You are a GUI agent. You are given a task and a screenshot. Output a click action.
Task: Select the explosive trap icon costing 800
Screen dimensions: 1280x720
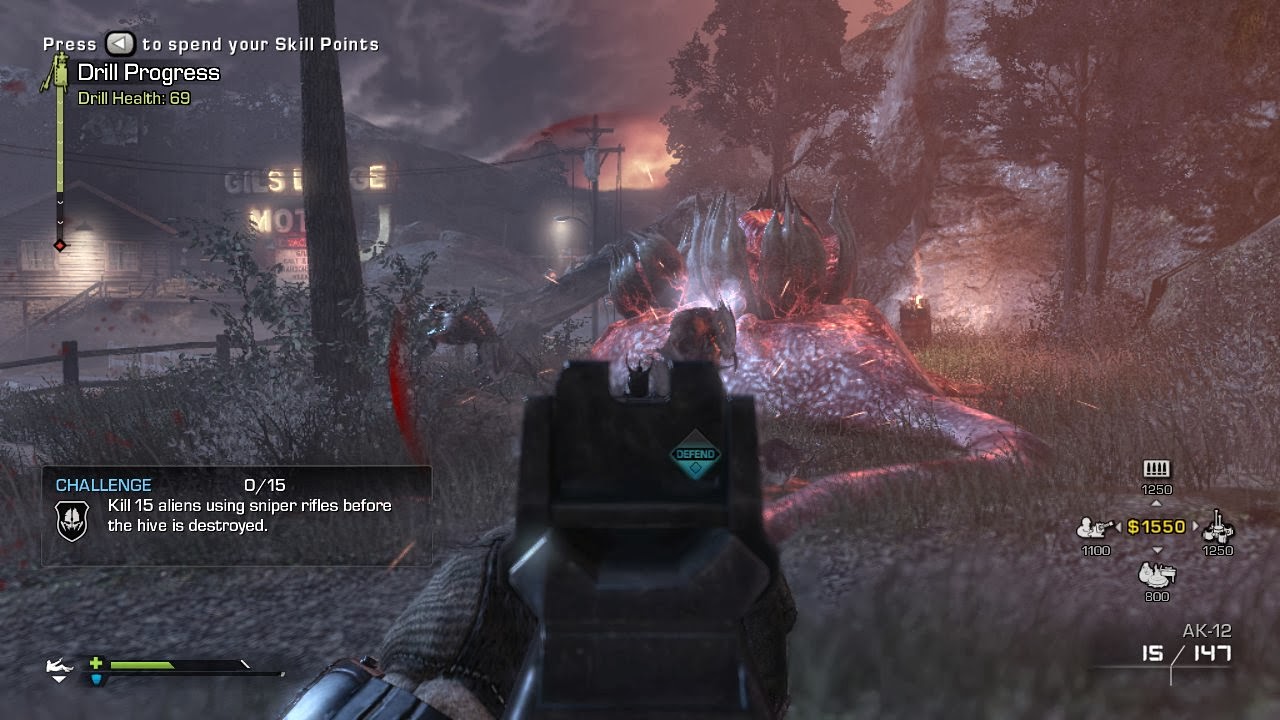coord(1156,575)
